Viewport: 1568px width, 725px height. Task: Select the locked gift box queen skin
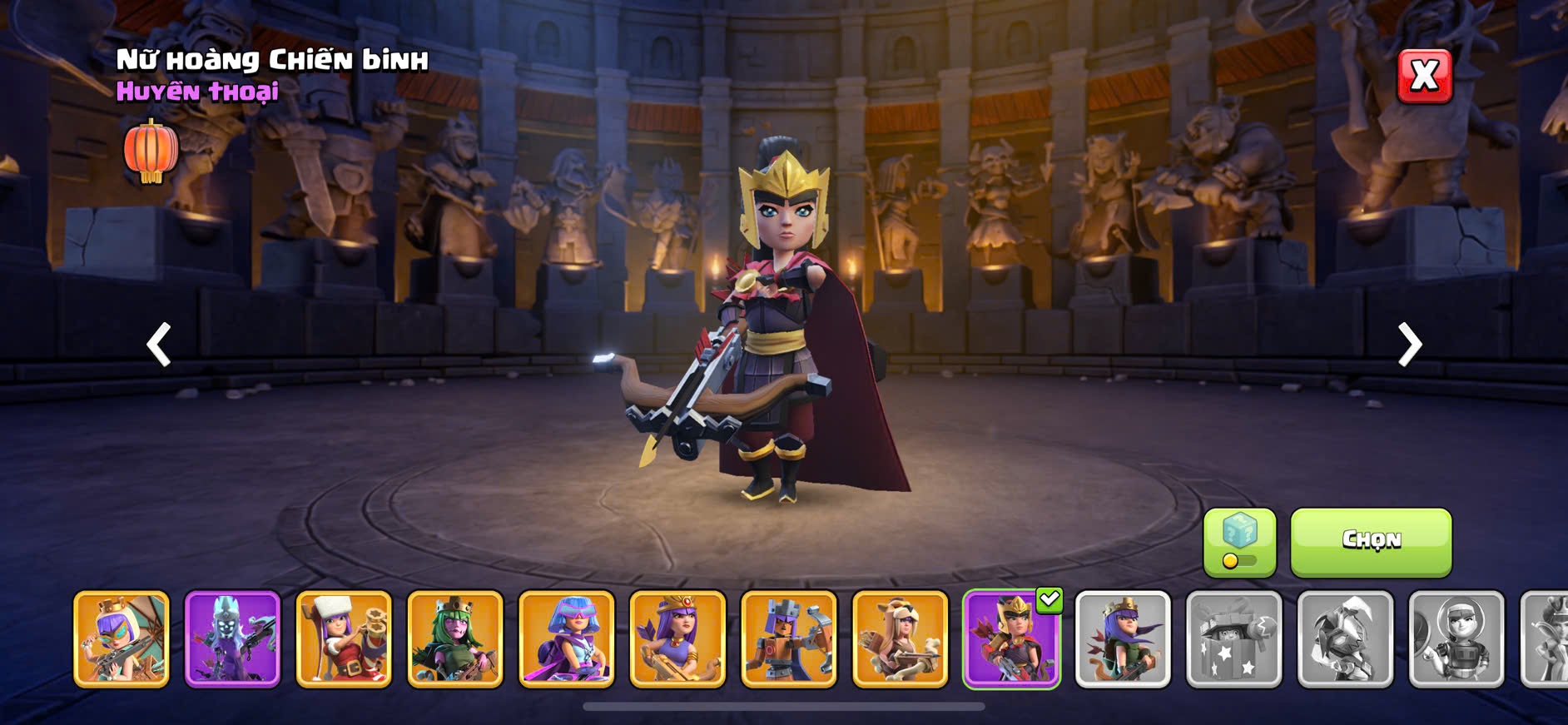pyautogui.click(x=1233, y=639)
